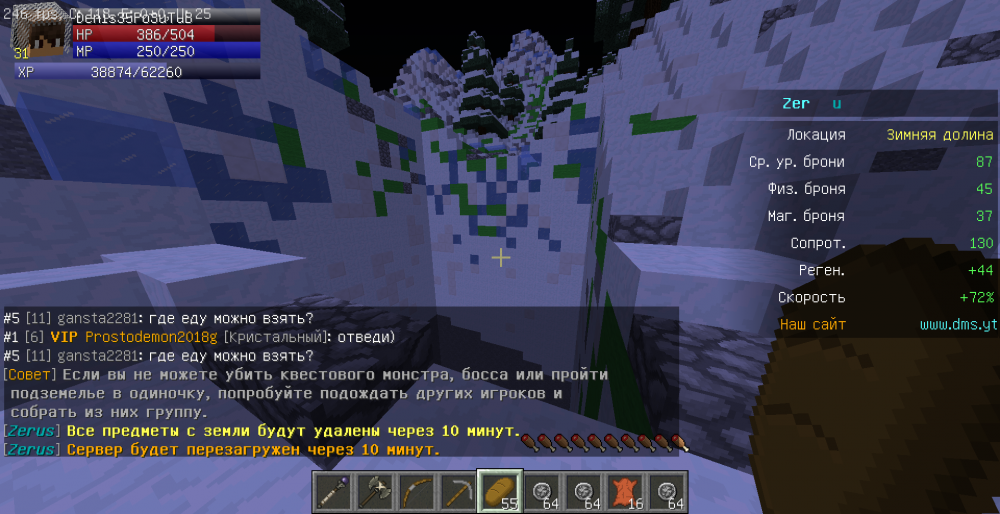Choose the bow in the hotbar
This screenshot has width=1000, height=514.
click(x=418, y=491)
